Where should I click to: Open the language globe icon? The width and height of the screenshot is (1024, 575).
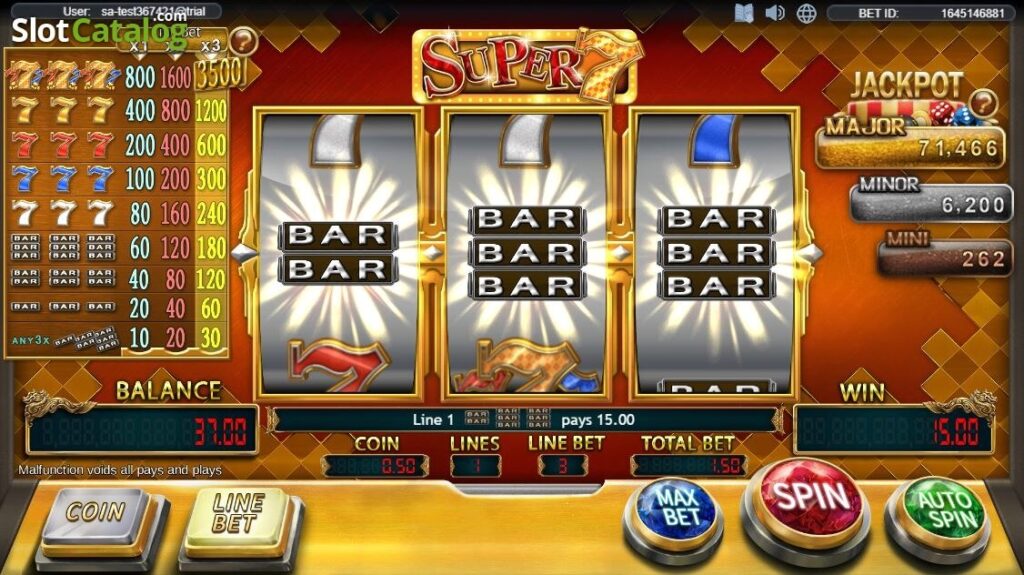pyautogui.click(x=806, y=13)
